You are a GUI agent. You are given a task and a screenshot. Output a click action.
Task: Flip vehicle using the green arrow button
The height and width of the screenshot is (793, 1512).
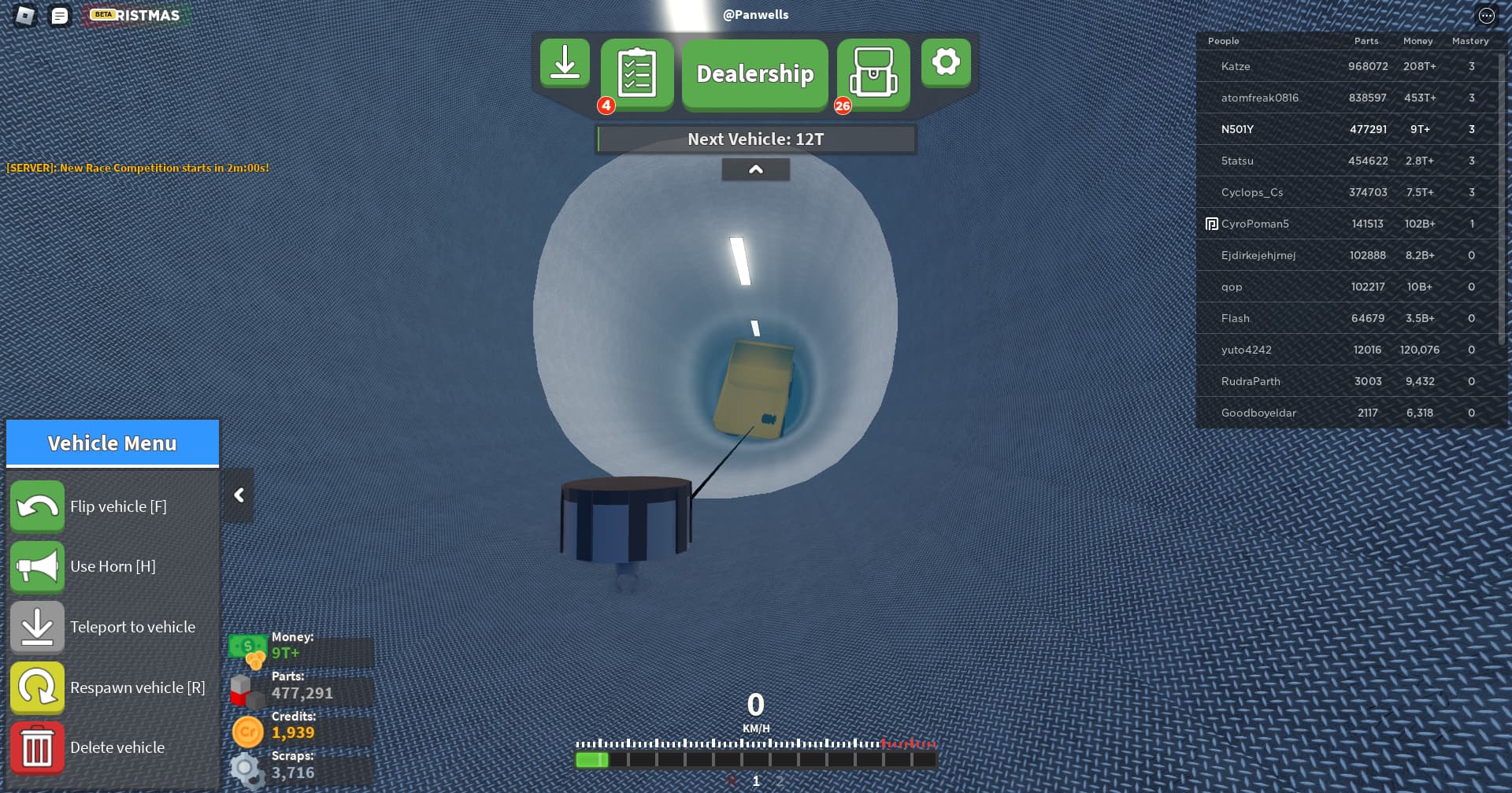tap(37, 506)
